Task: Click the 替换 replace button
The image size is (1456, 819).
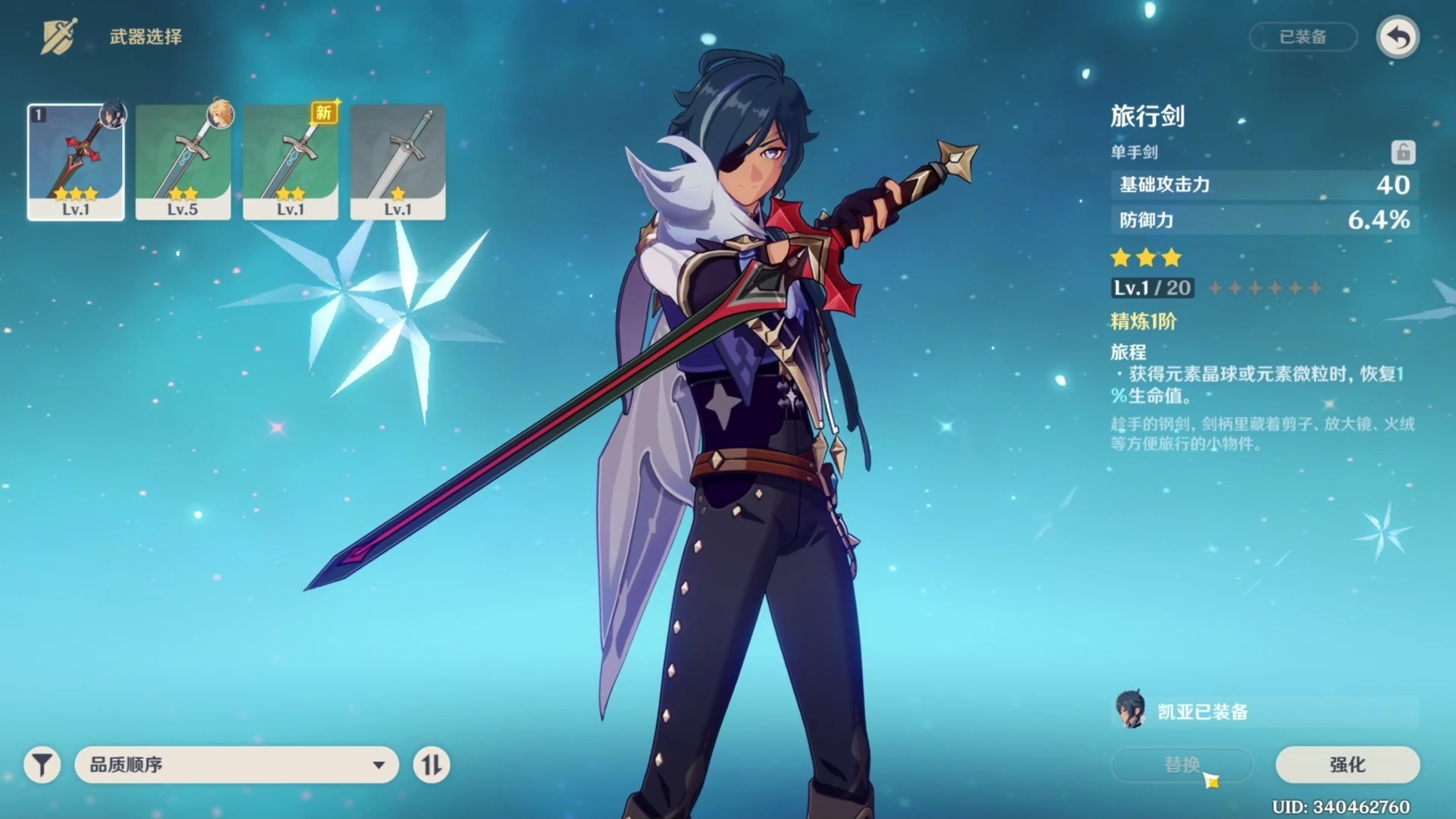Action: pyautogui.click(x=1181, y=764)
